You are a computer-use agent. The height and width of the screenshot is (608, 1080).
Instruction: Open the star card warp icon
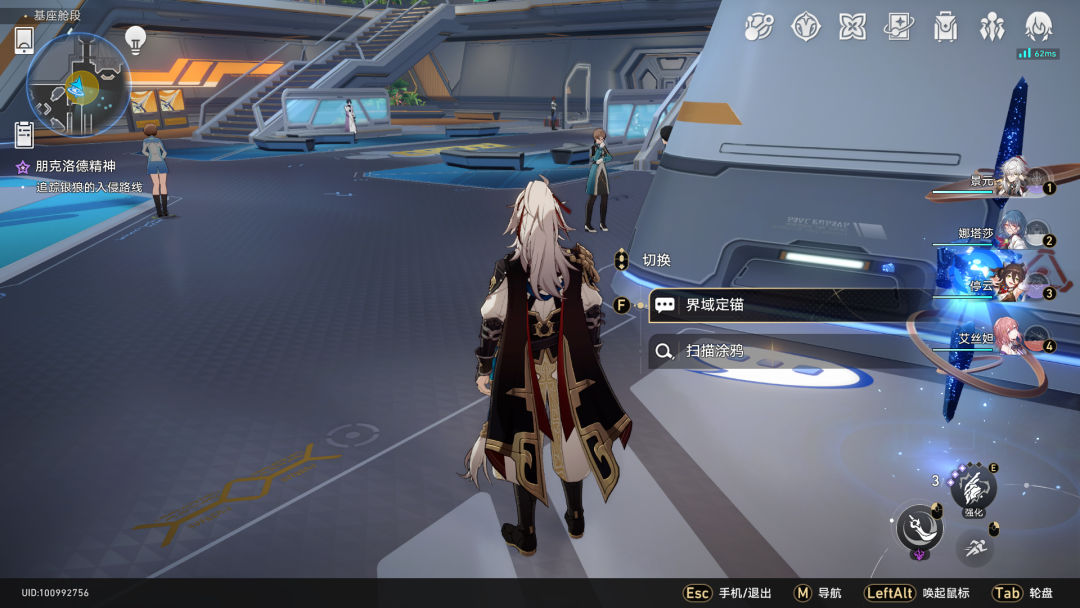(x=898, y=27)
